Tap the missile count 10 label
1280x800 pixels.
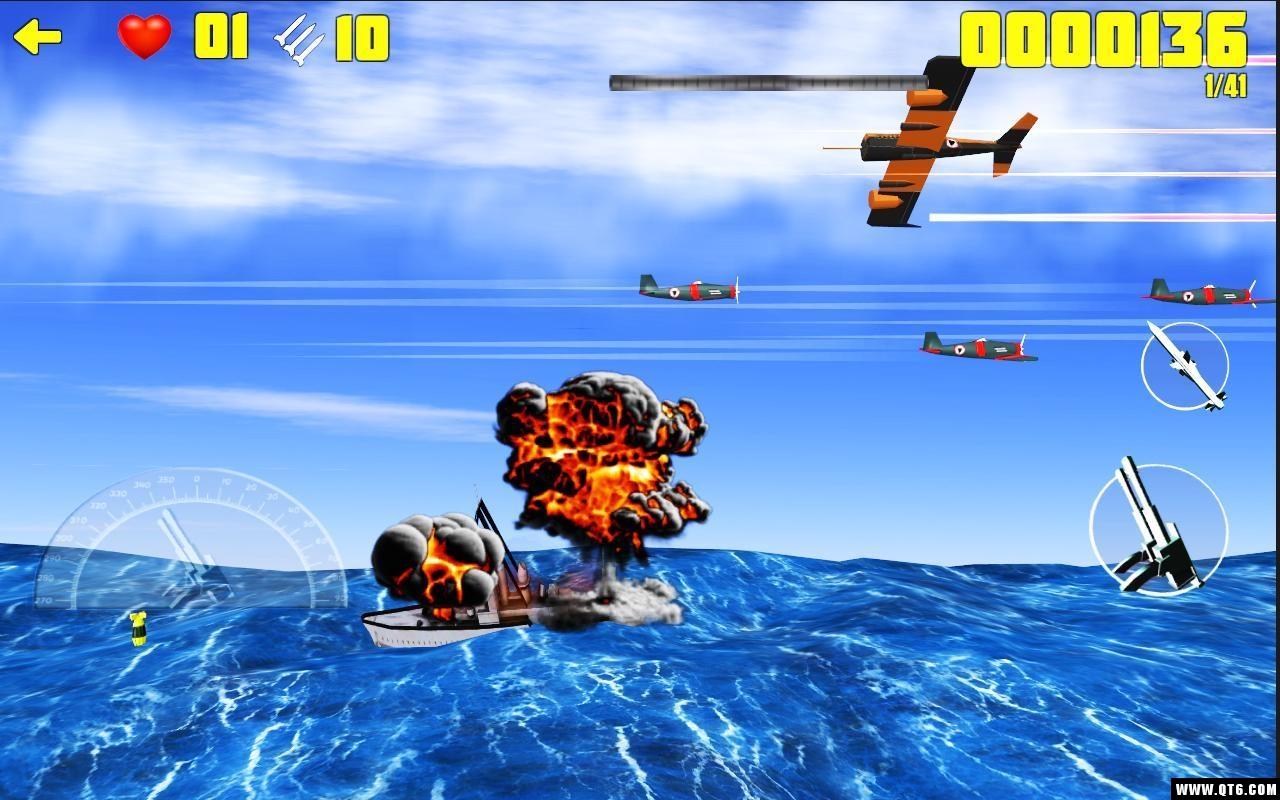click(x=363, y=40)
